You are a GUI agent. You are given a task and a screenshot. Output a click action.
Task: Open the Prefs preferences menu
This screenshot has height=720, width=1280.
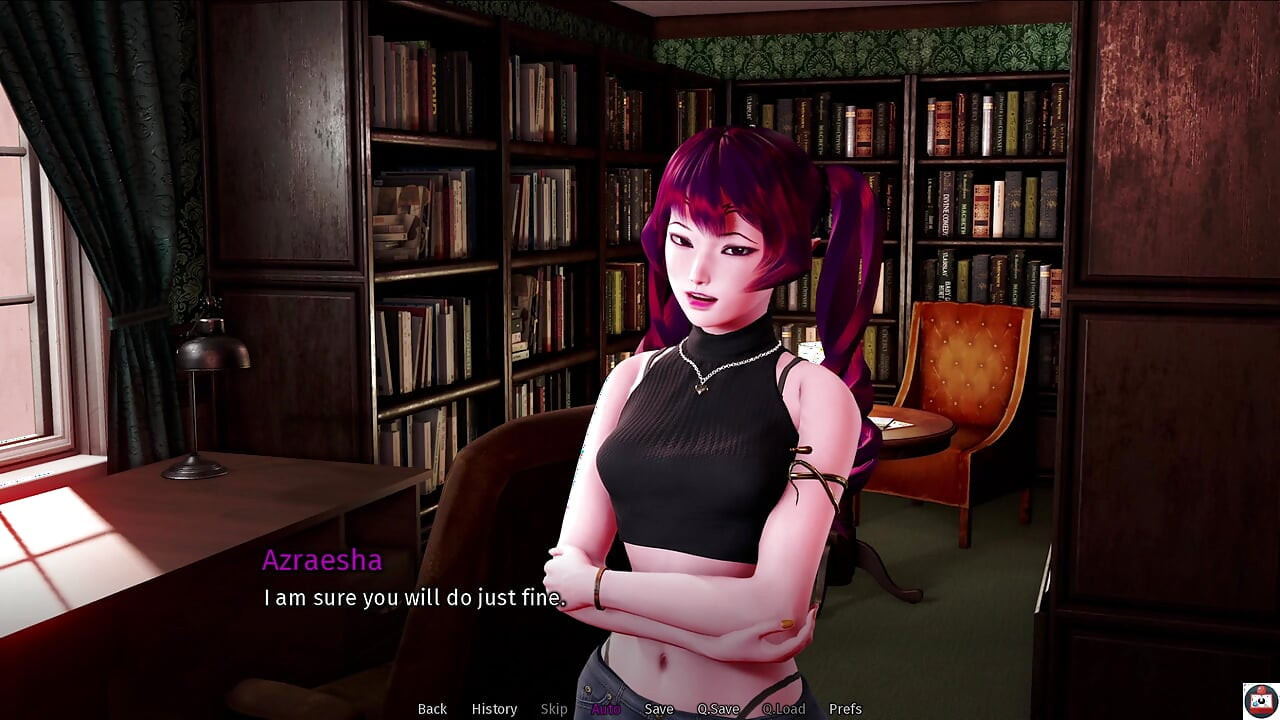click(x=846, y=708)
